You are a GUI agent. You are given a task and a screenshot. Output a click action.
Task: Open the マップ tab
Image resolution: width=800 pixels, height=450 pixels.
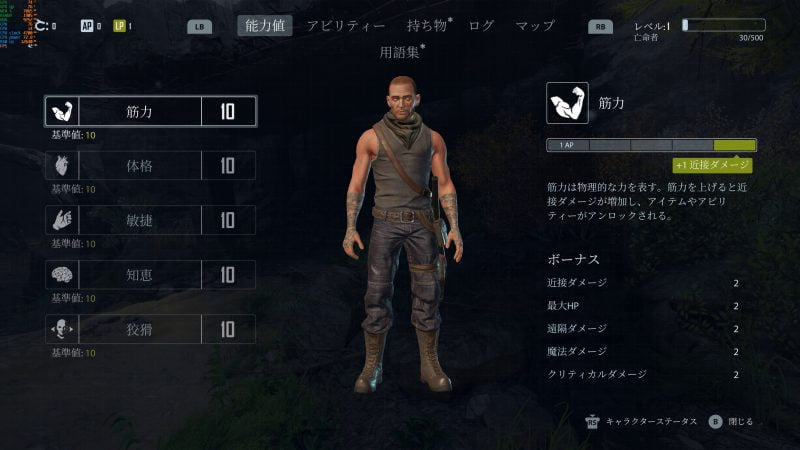(x=535, y=25)
